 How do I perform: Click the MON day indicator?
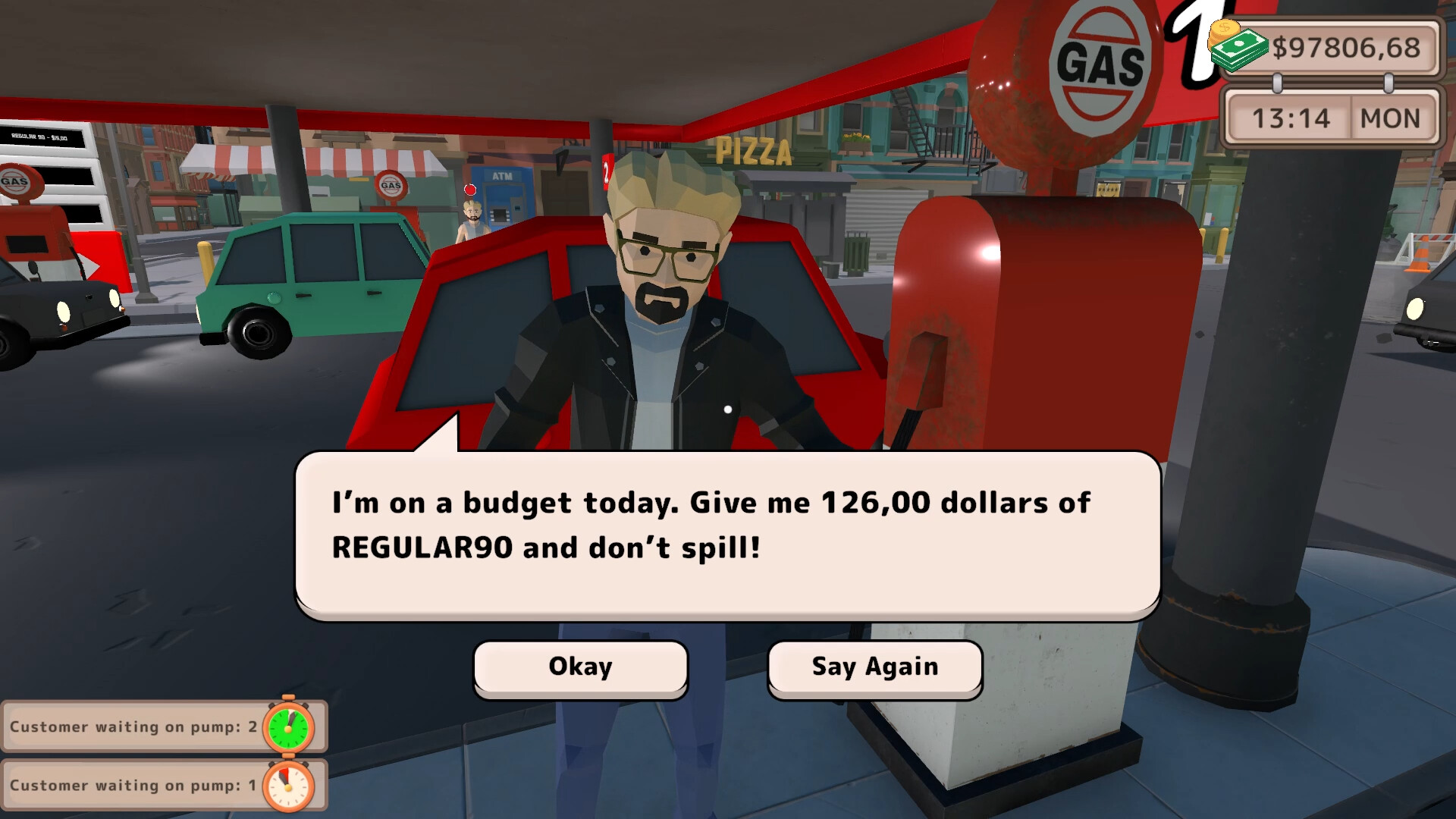(x=1391, y=118)
